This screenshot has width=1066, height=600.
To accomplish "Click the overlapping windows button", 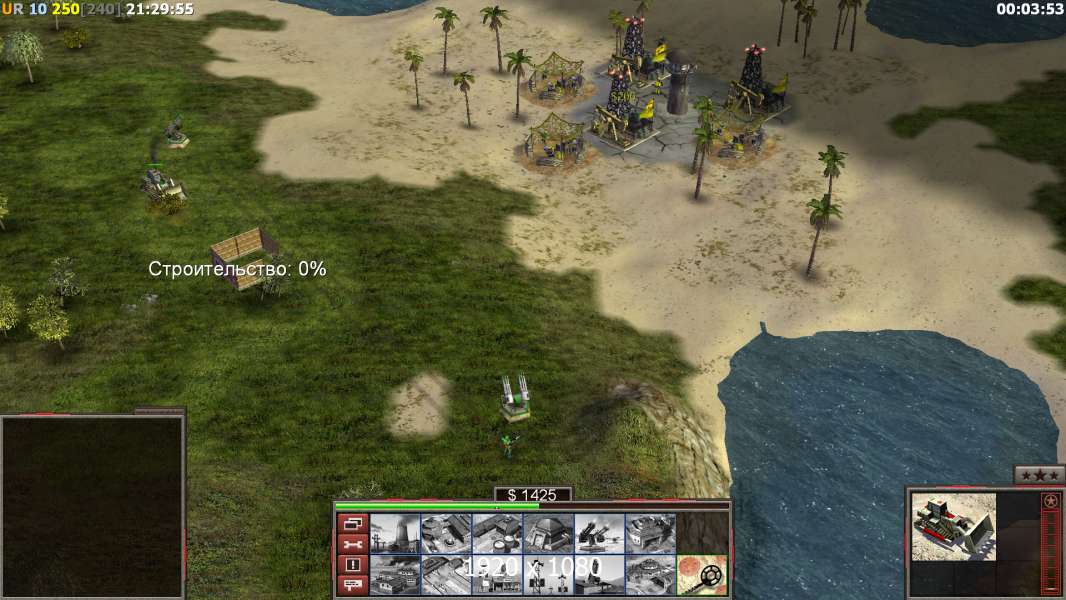I will tap(352, 523).
